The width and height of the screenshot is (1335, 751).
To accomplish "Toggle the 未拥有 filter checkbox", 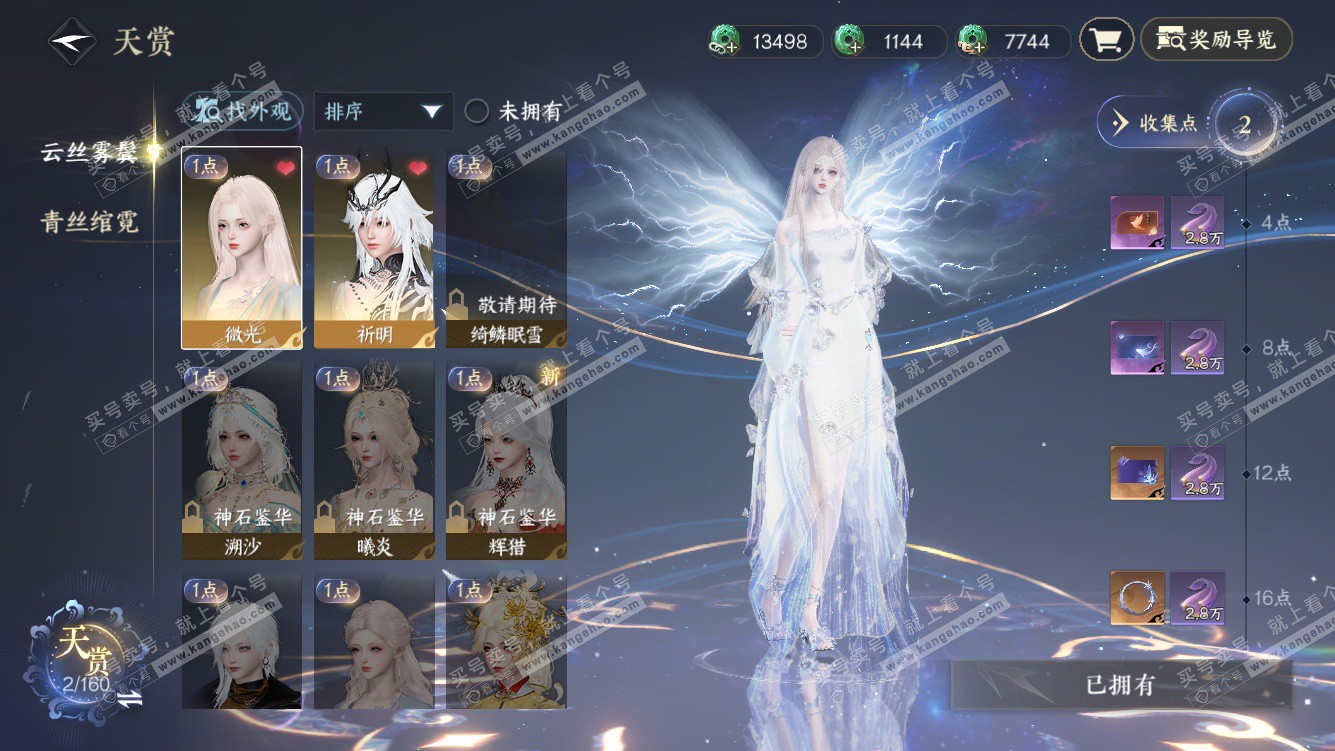I will click(x=477, y=111).
